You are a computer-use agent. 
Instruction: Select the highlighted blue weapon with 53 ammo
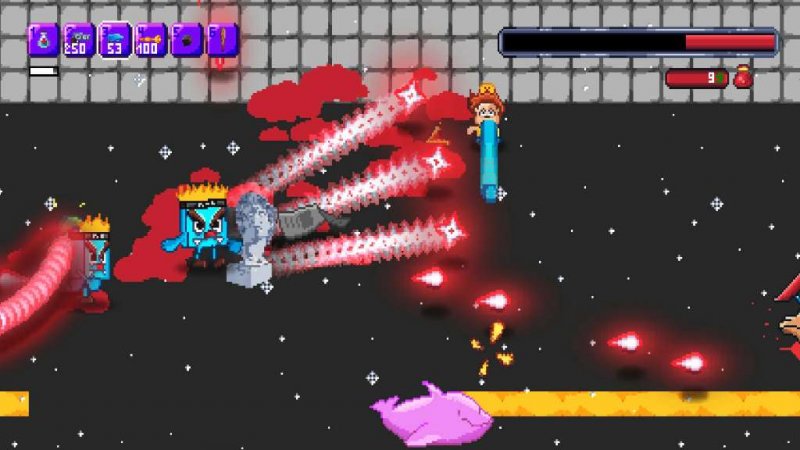tap(115, 41)
